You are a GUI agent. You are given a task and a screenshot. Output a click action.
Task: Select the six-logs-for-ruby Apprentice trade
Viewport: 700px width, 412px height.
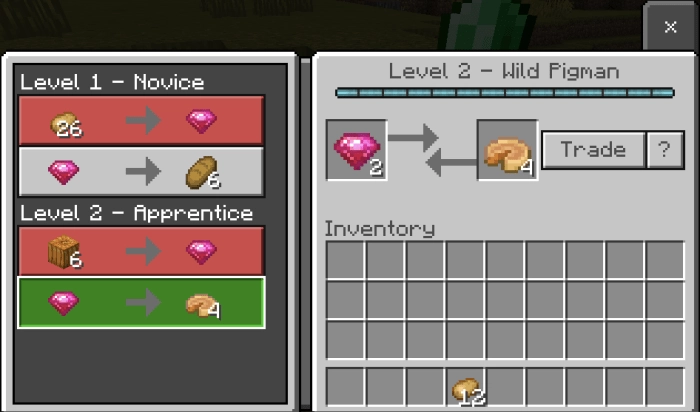(x=141, y=251)
